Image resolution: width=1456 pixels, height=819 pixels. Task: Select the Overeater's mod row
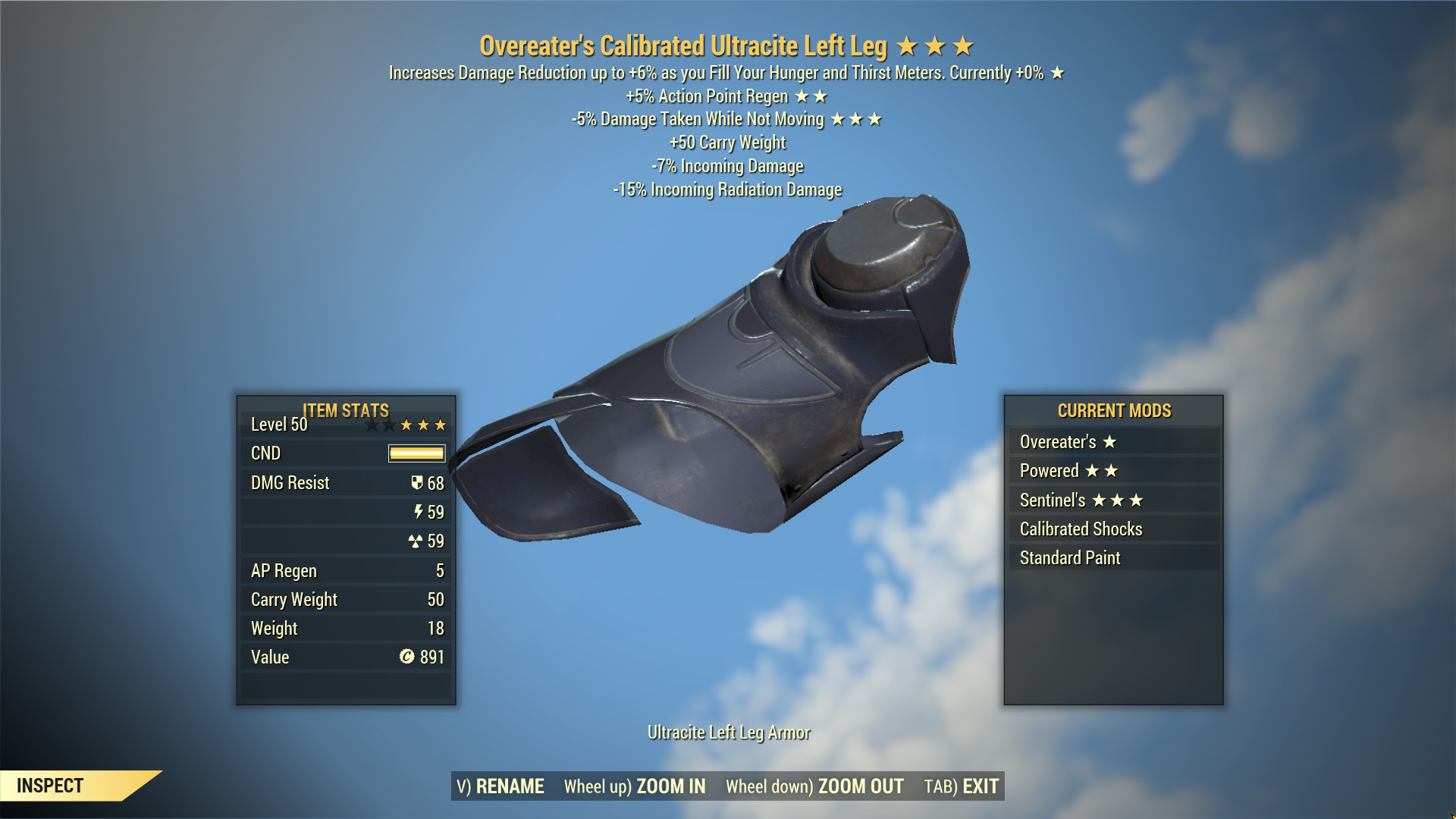point(1113,442)
